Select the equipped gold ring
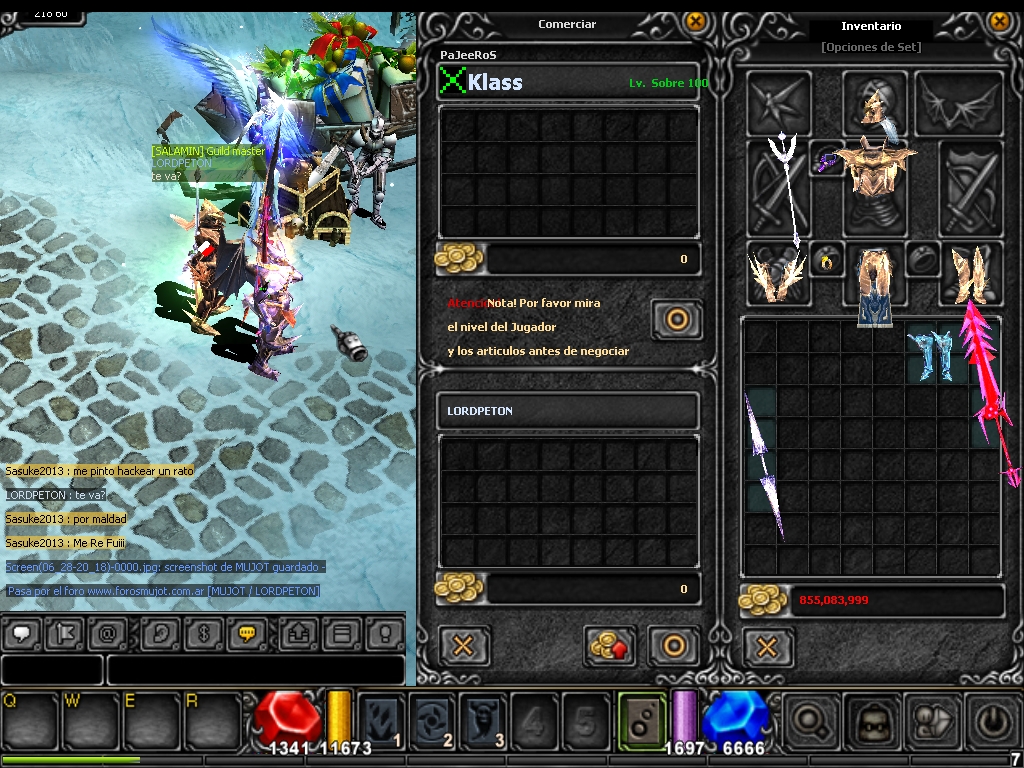The width and height of the screenshot is (1024, 768). [x=827, y=262]
